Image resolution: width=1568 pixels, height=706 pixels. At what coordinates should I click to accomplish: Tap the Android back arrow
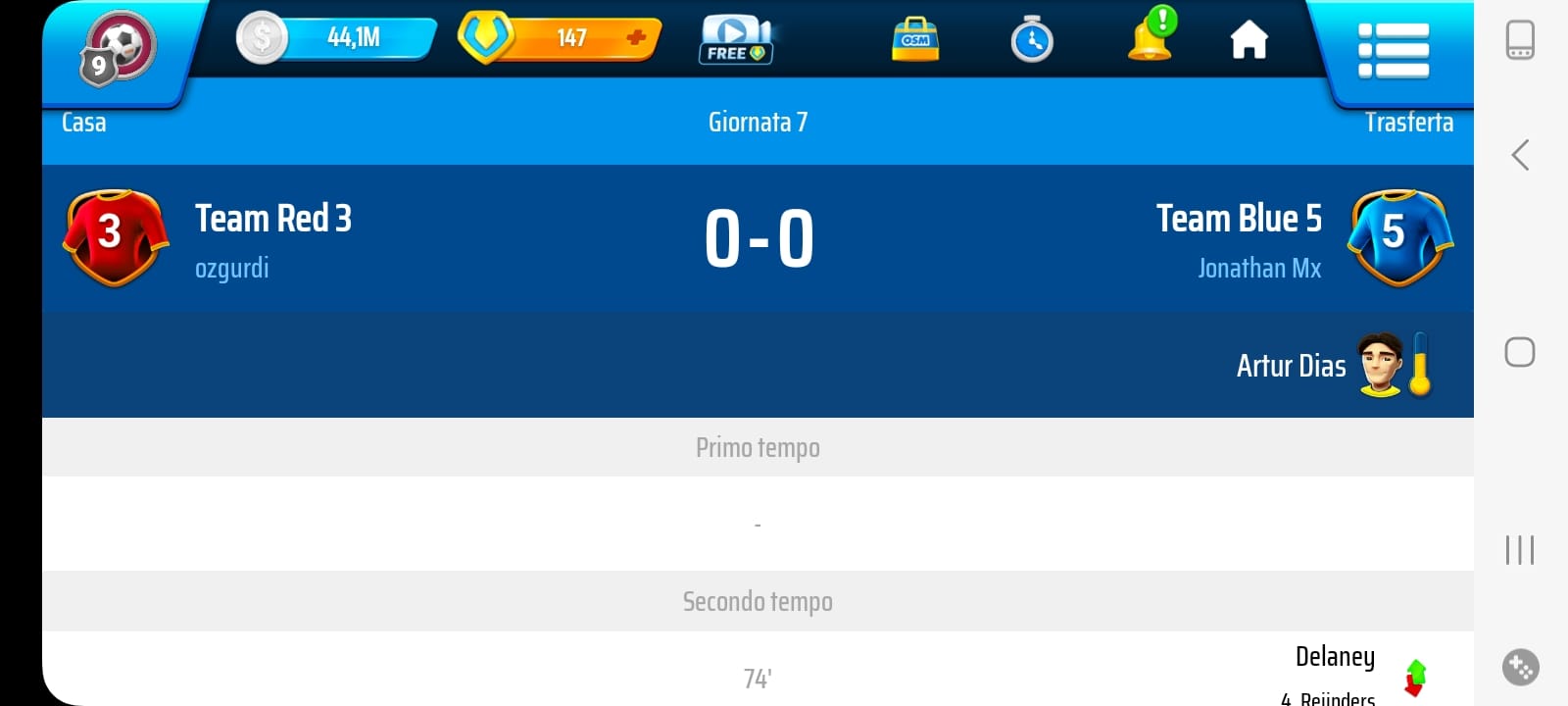1520,155
